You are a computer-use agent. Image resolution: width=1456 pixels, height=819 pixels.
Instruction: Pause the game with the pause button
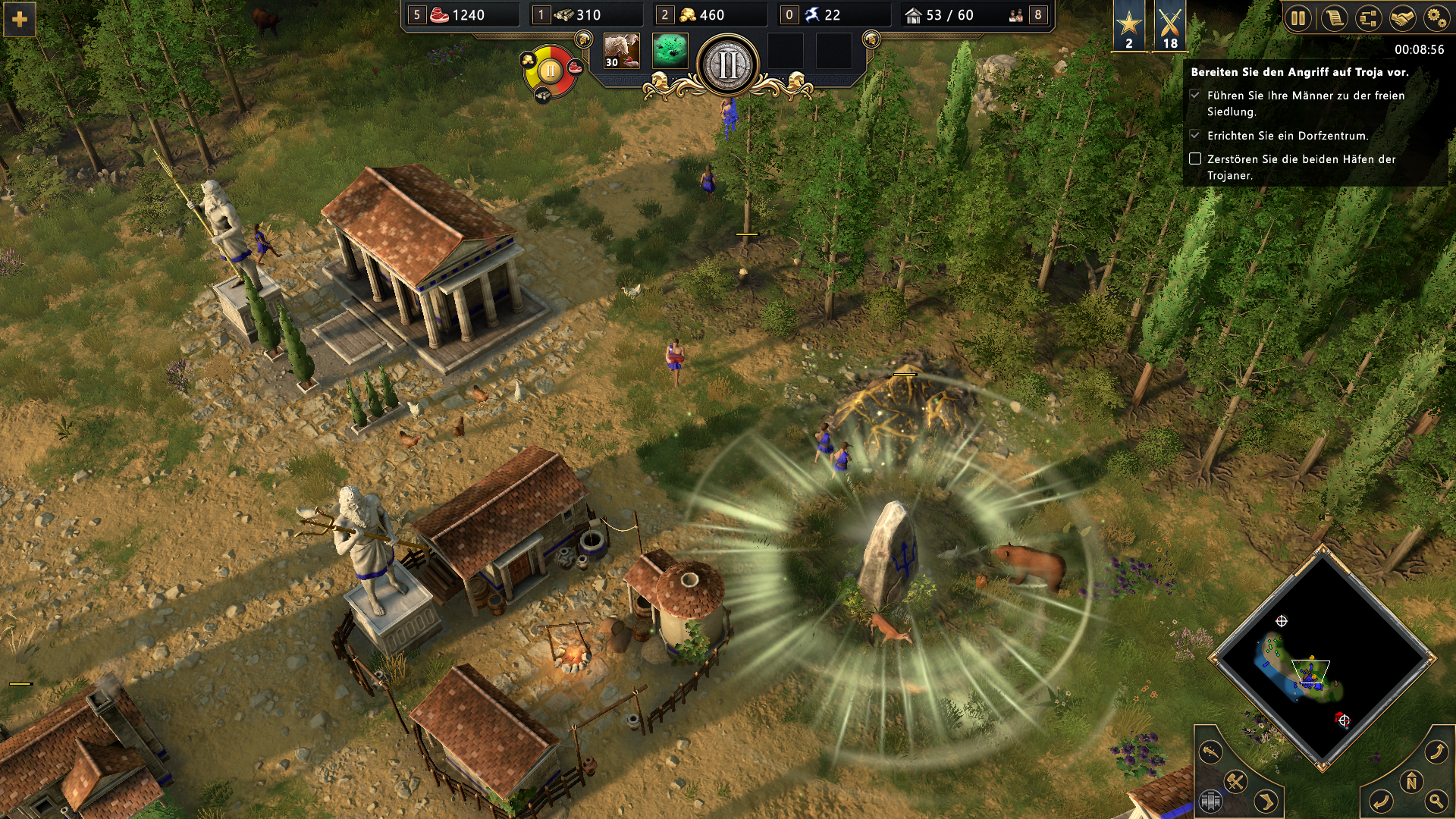[1298, 18]
